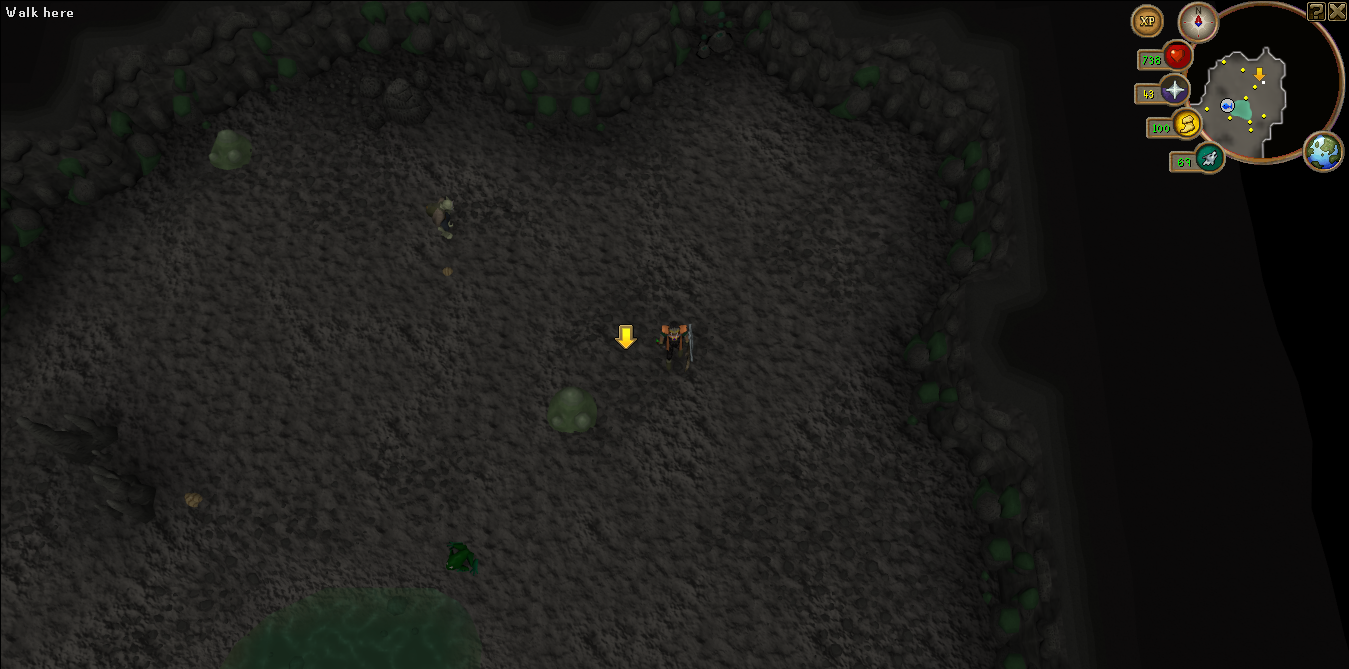
Task: Open the world map globe
Action: pos(1324,151)
